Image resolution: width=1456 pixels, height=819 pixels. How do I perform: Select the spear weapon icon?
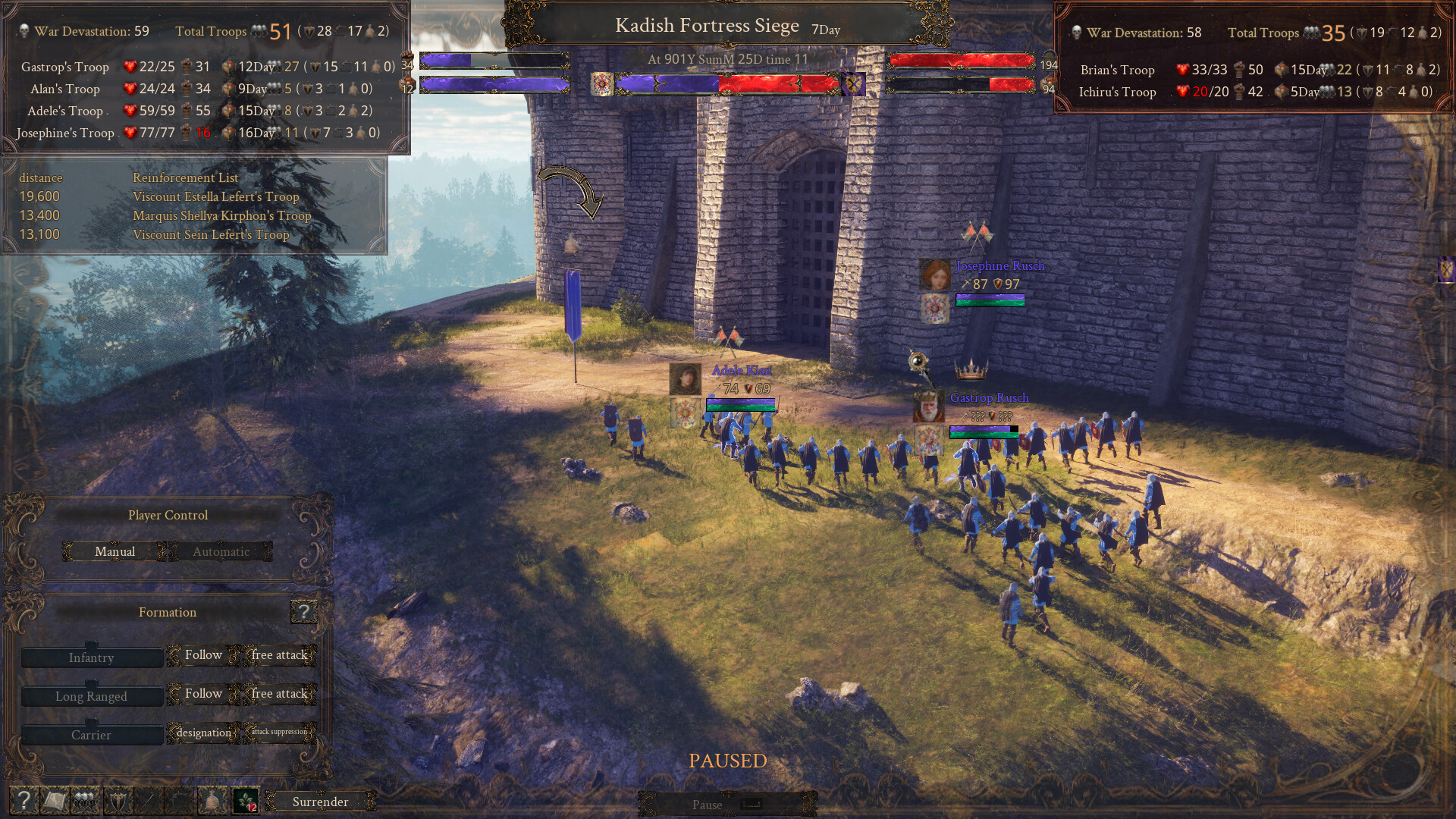pyautogui.click(x=147, y=801)
